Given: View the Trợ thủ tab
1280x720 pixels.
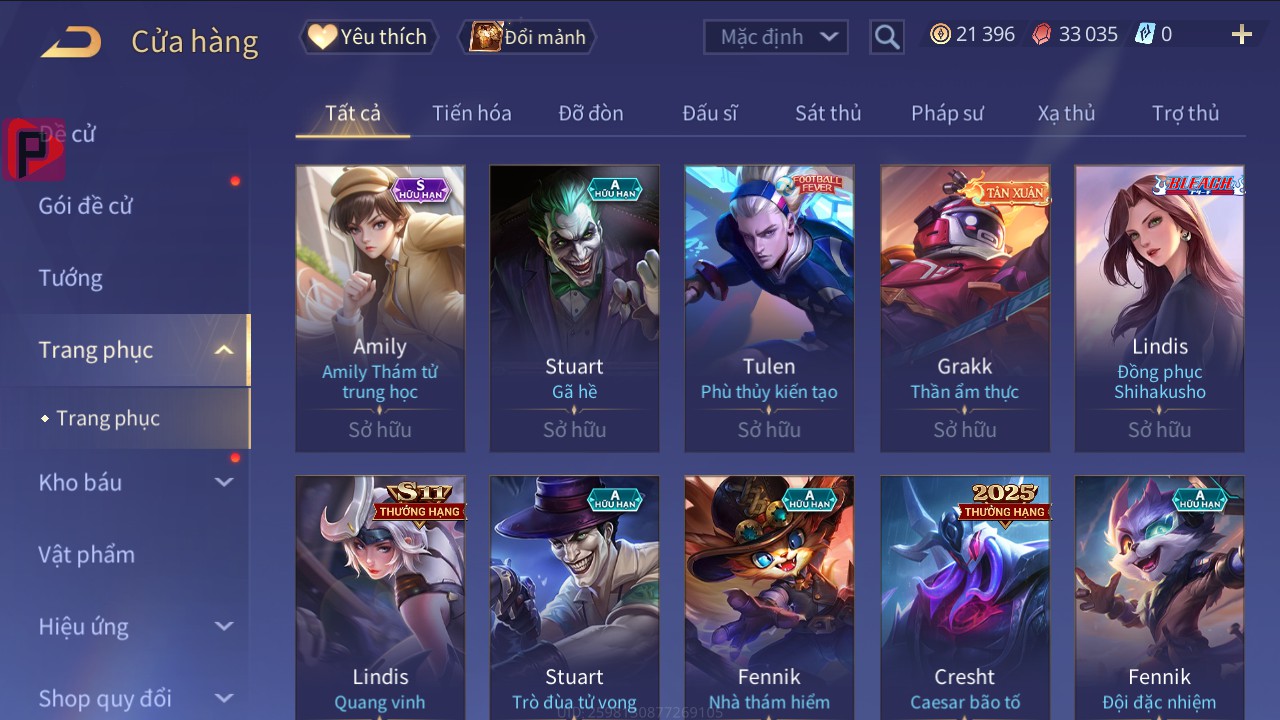Looking at the screenshot, I should point(1185,113).
